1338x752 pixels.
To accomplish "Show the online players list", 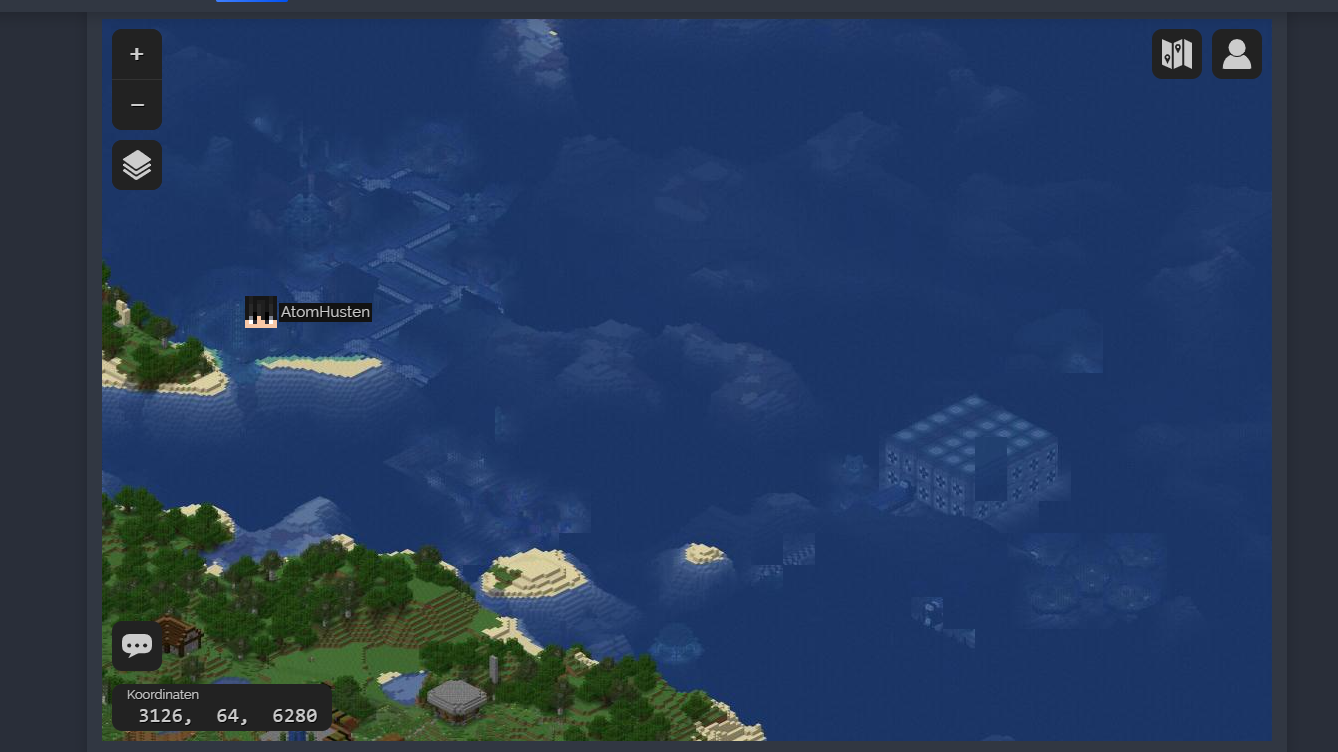I will 1236,53.
